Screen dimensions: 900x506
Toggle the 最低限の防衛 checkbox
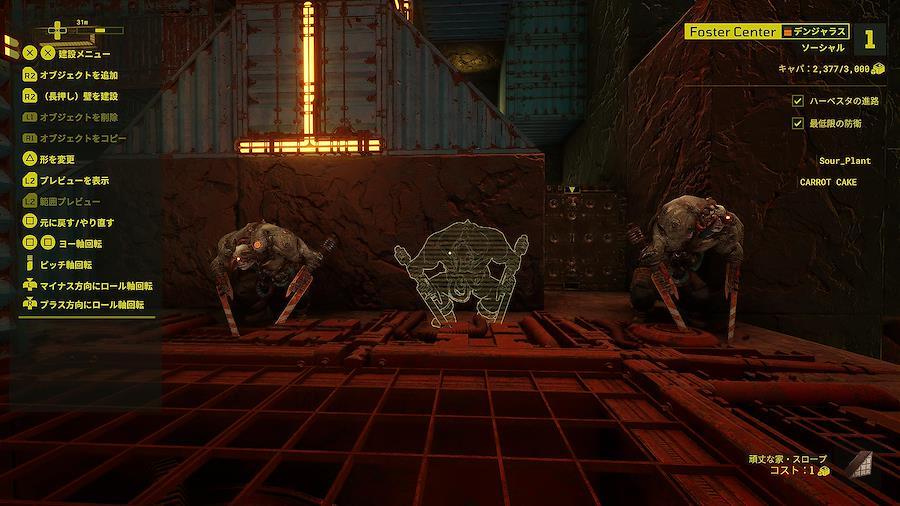[x=797, y=123]
